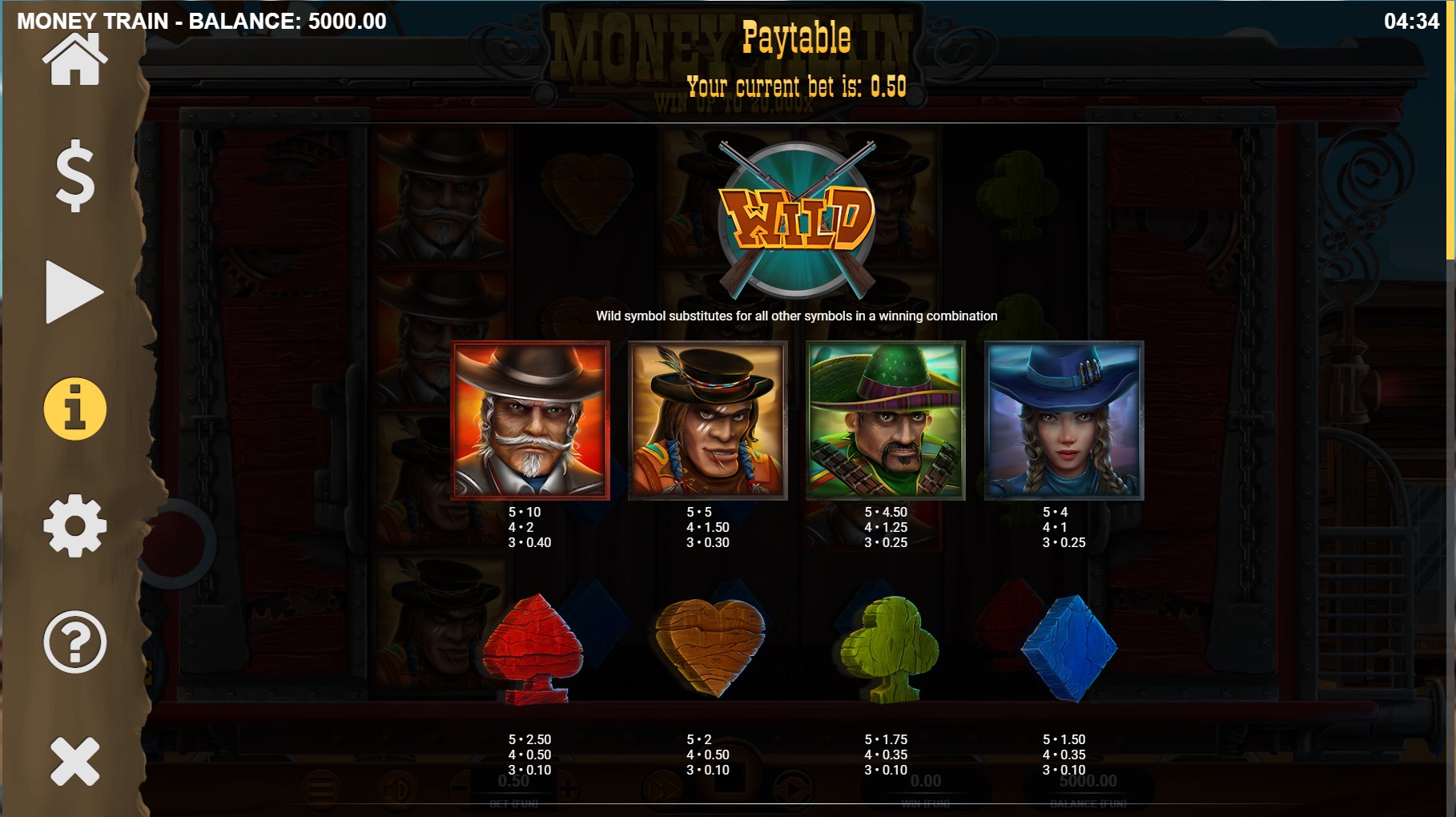Open the gear settings menu
The image size is (1456, 817).
coord(74,526)
